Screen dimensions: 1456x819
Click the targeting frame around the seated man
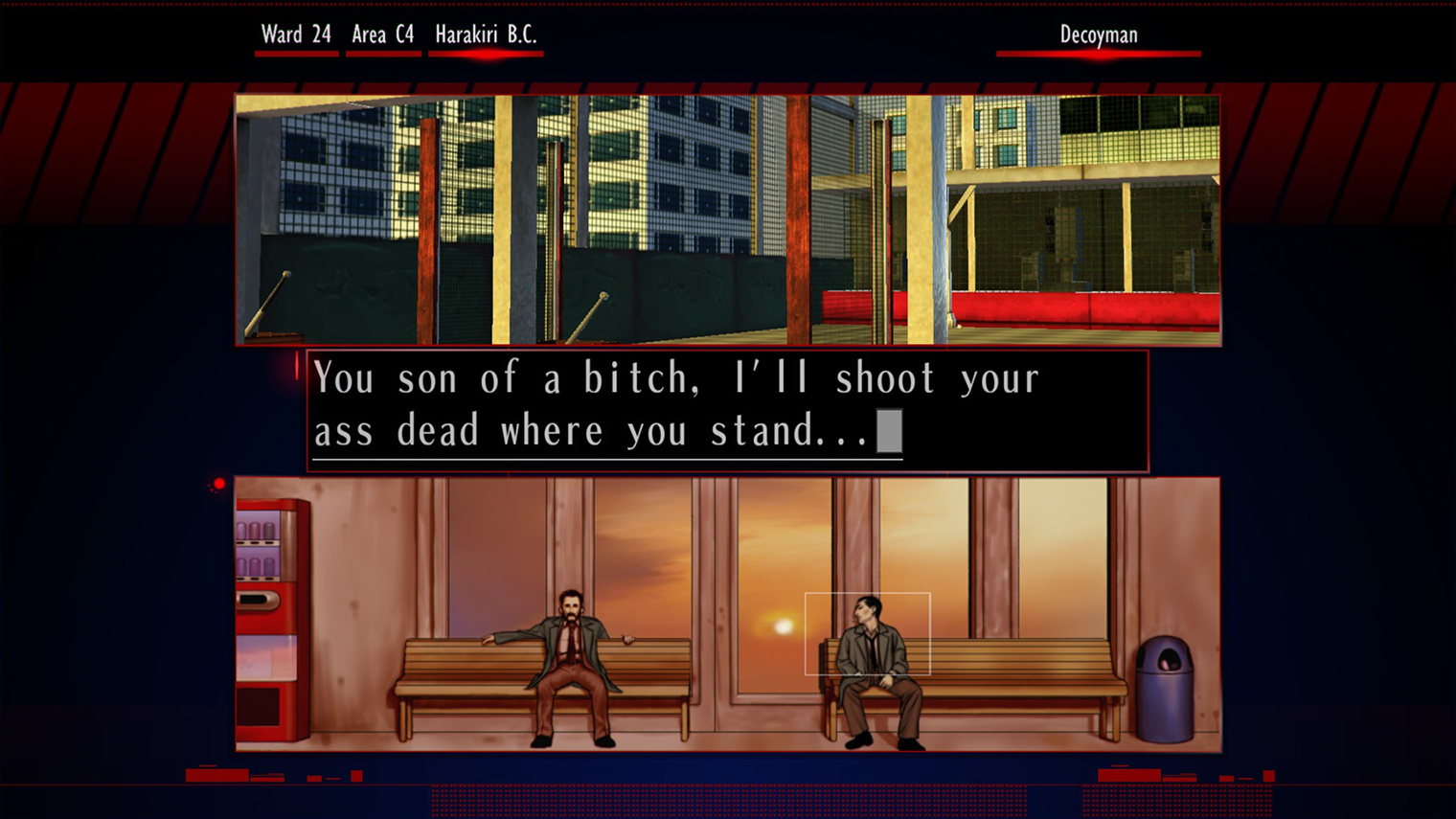[868, 633]
